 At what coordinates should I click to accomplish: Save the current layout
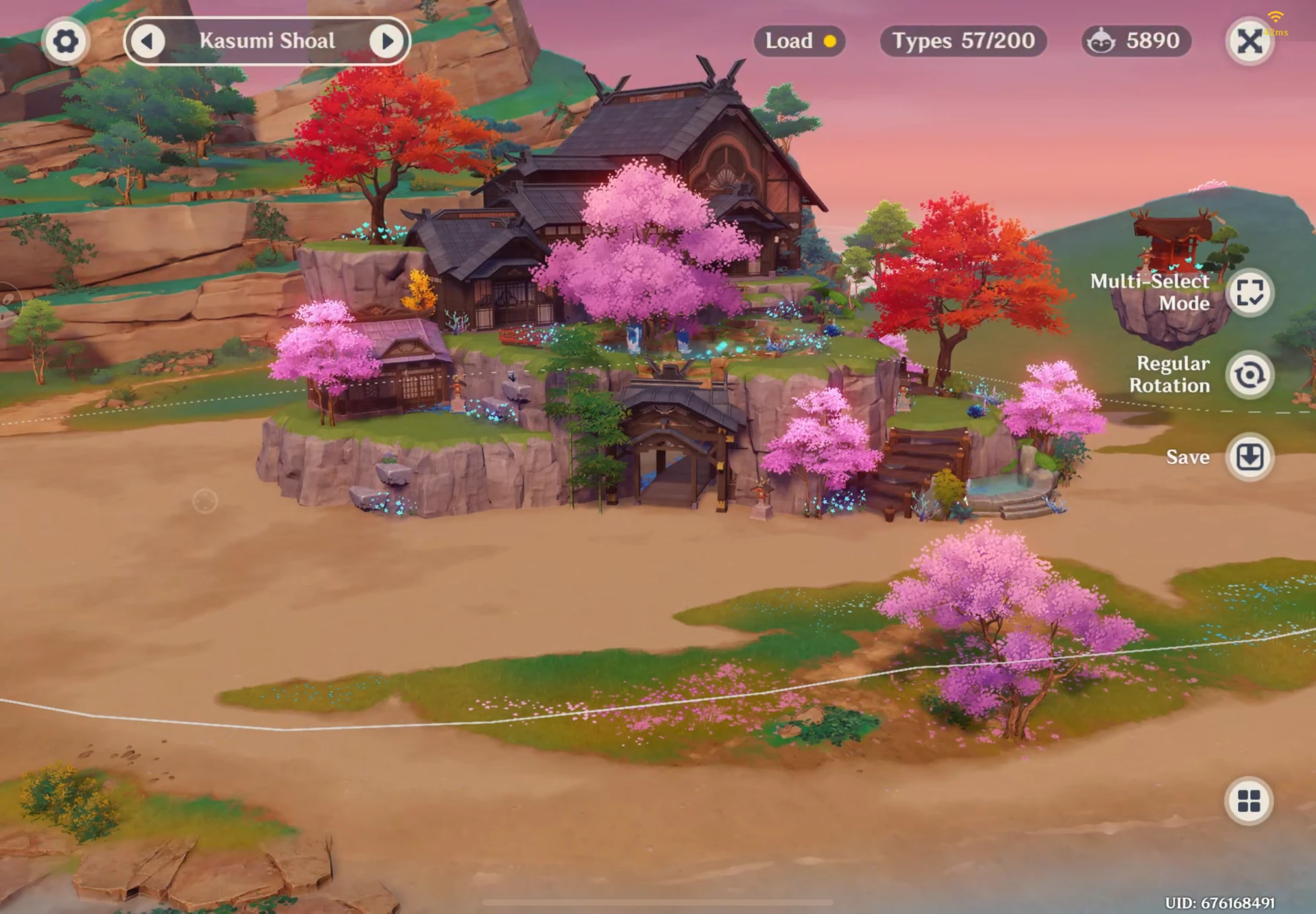1250,457
